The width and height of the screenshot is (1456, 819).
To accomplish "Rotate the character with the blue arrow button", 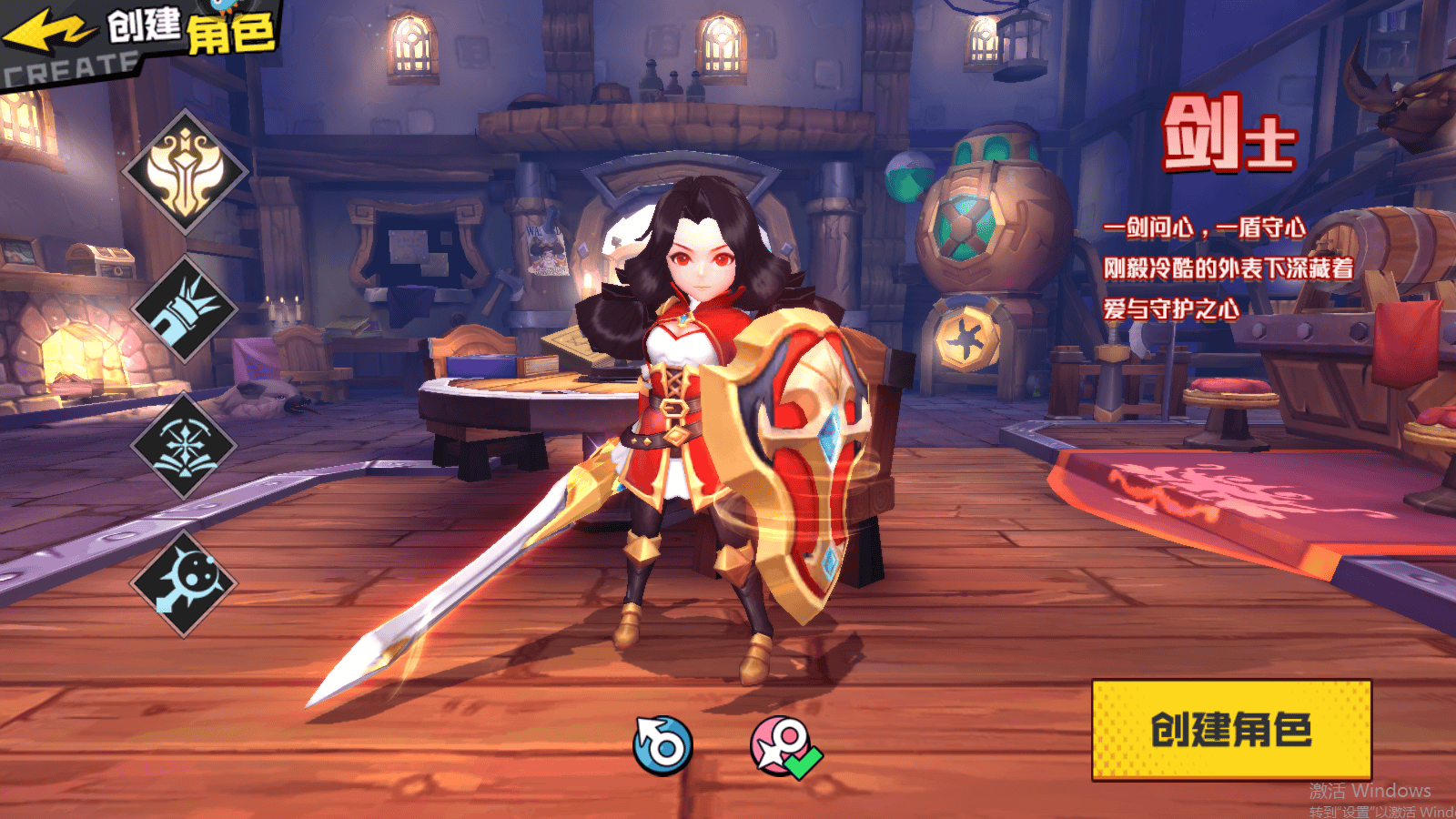I will click(x=662, y=746).
